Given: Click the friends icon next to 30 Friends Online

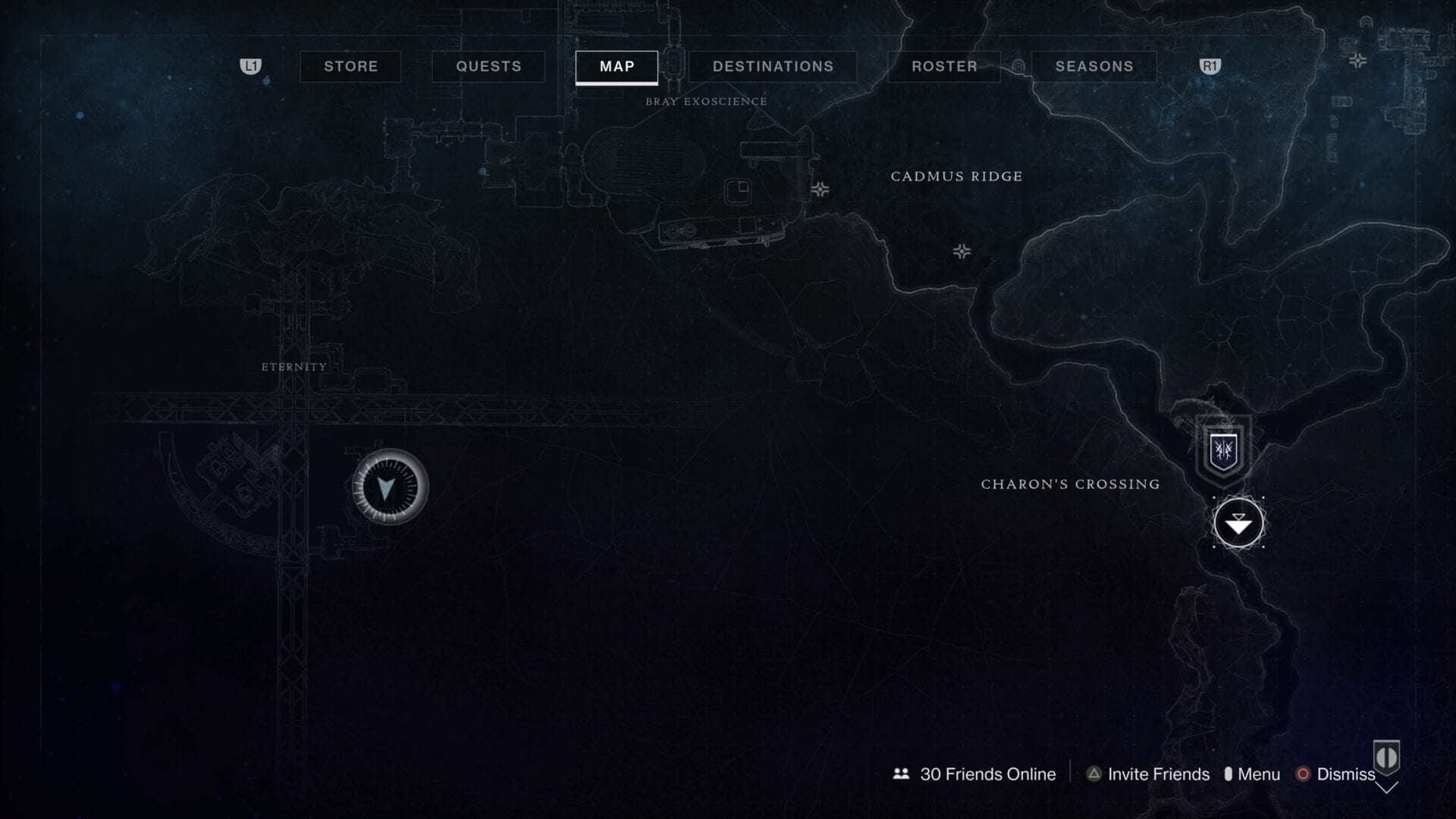Looking at the screenshot, I should tap(899, 774).
